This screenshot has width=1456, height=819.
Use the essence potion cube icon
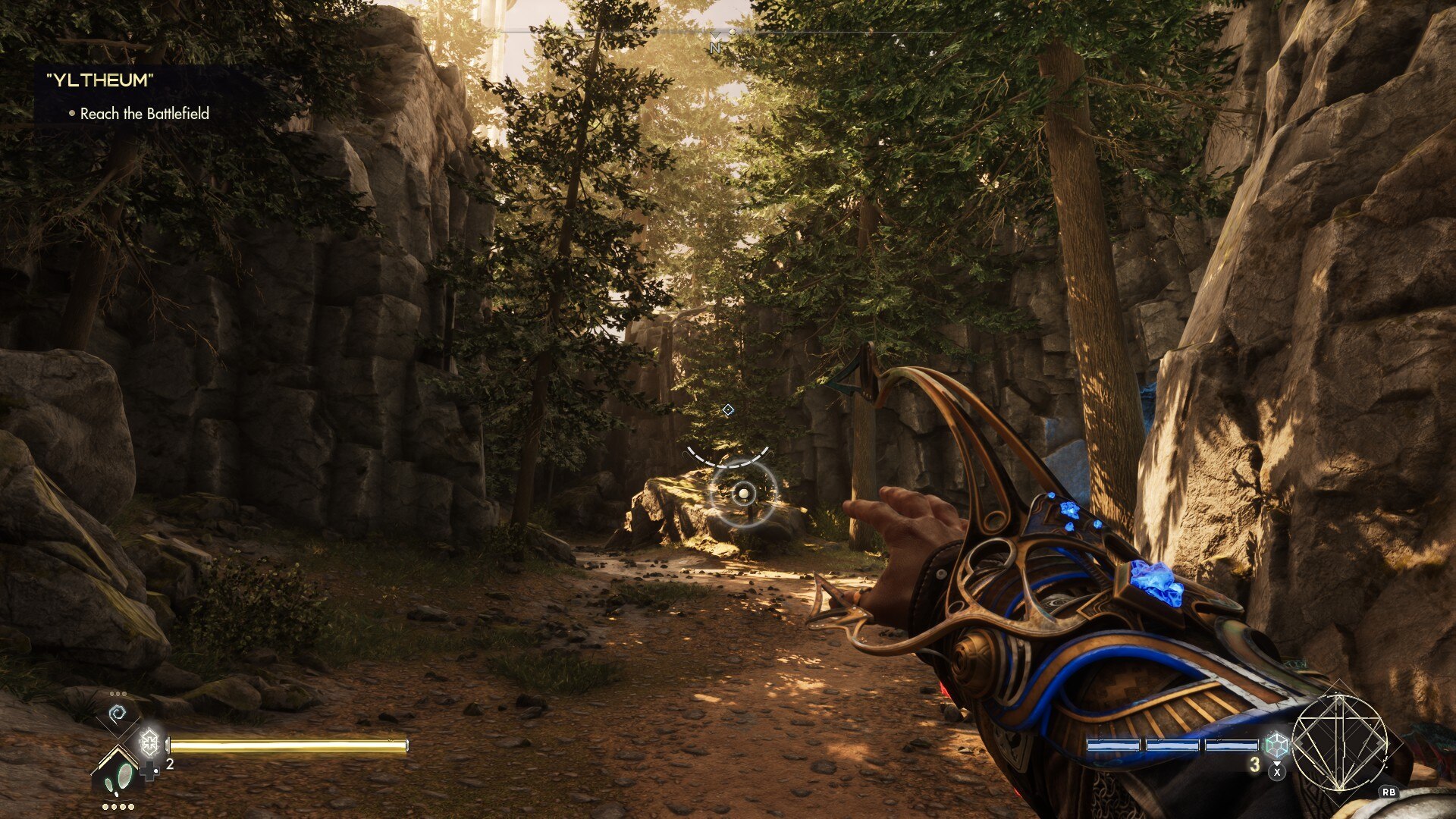(1276, 744)
